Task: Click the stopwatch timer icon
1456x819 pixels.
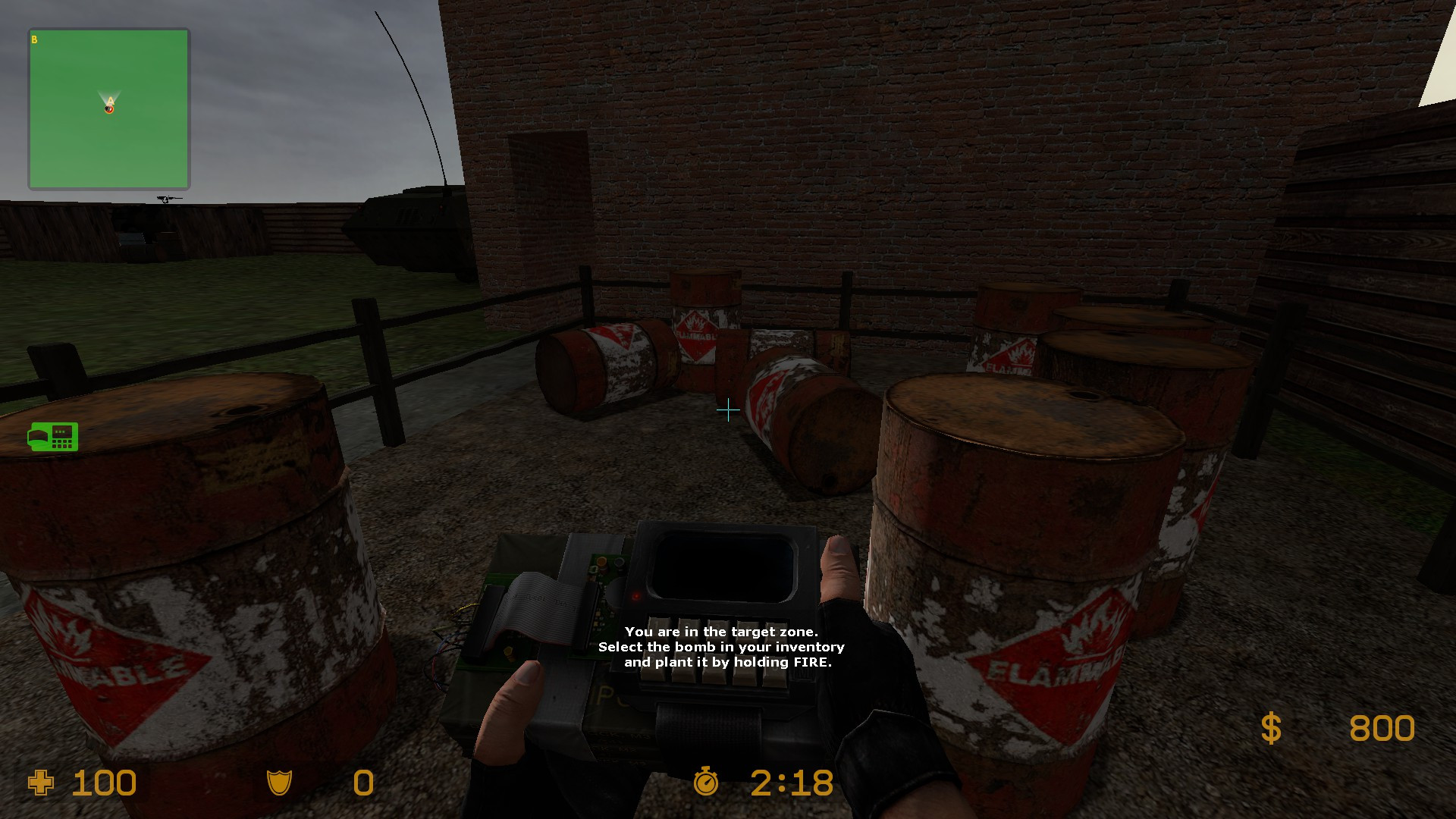Action: [x=705, y=783]
